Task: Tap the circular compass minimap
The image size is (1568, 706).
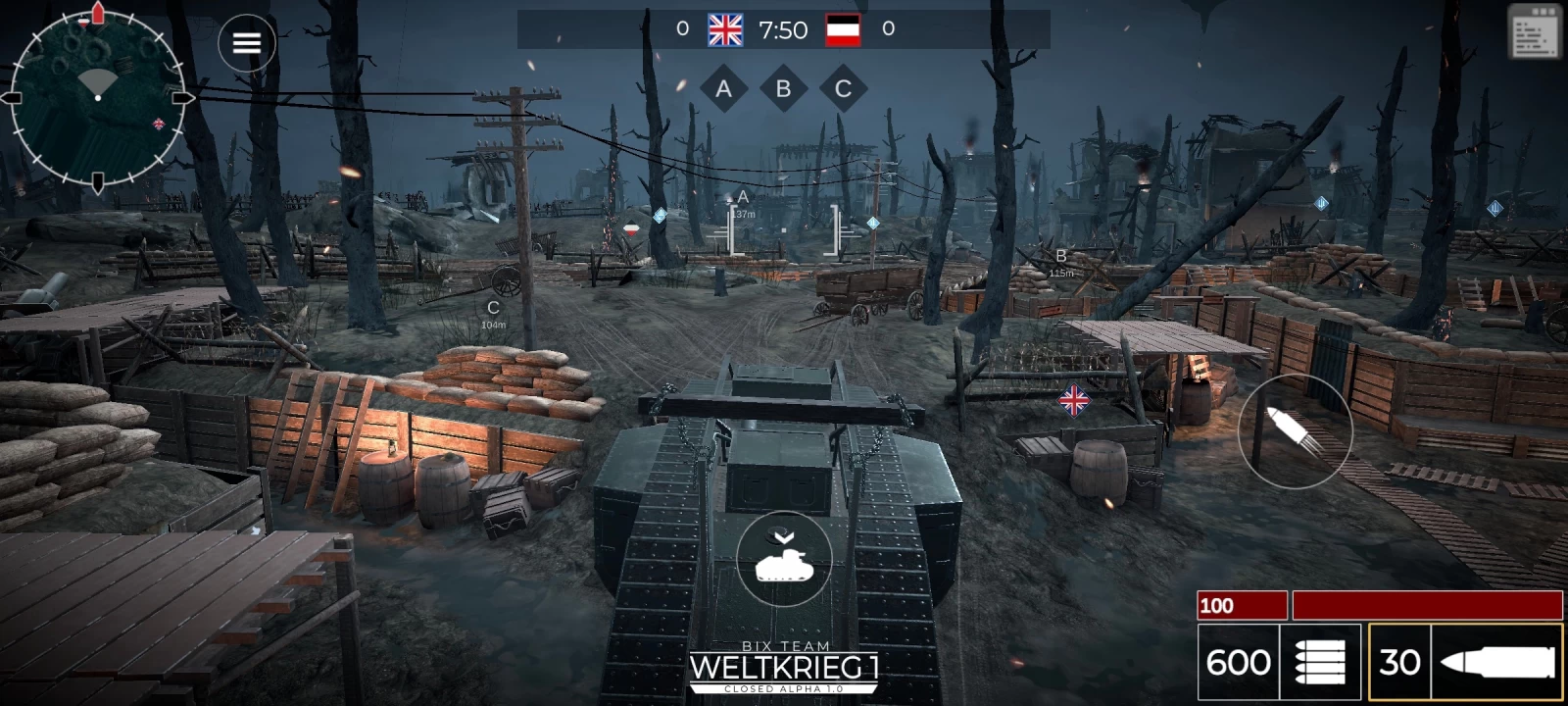Action: click(97, 97)
